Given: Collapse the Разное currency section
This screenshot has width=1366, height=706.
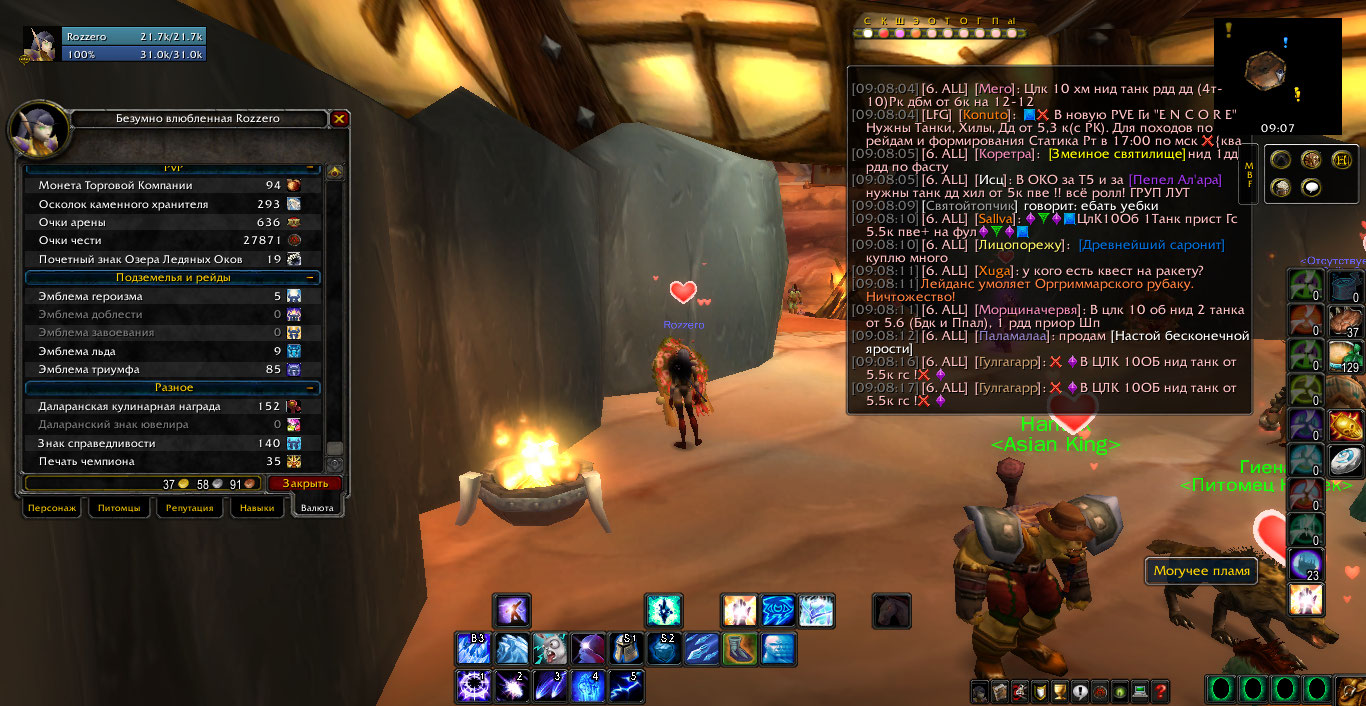Looking at the screenshot, I should tap(311, 387).
